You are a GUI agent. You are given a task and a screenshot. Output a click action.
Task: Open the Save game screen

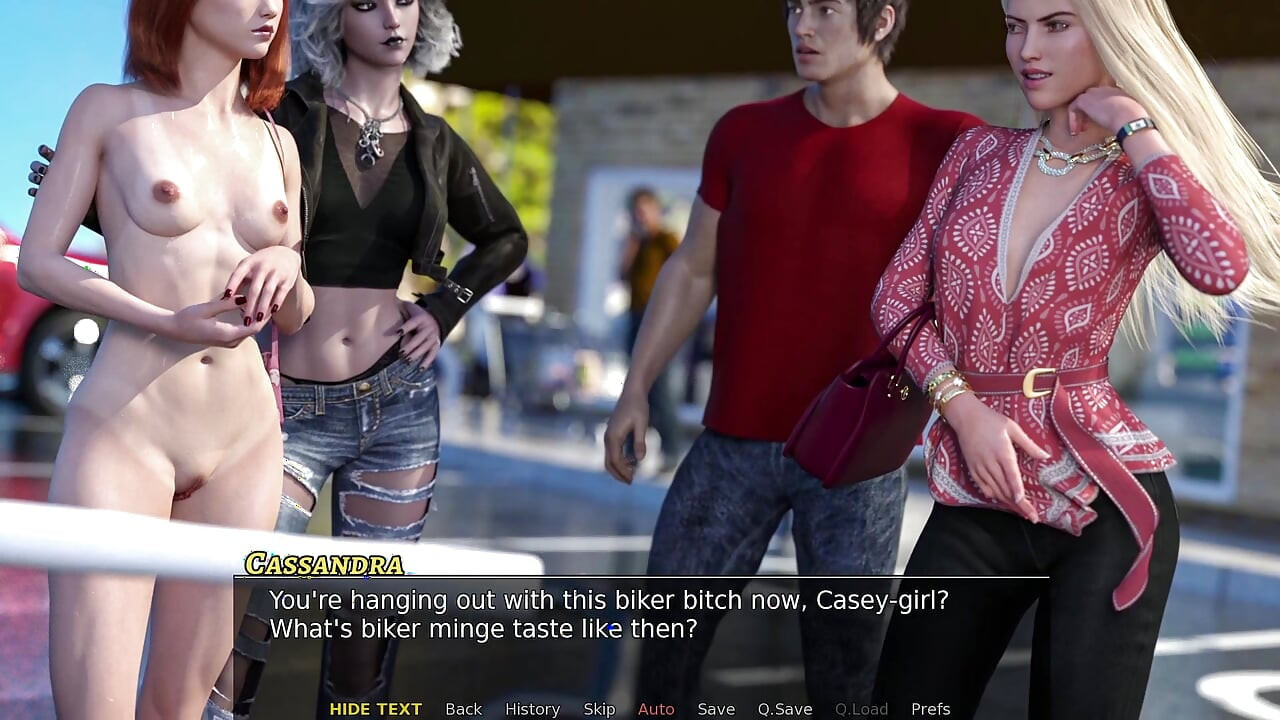coord(716,709)
